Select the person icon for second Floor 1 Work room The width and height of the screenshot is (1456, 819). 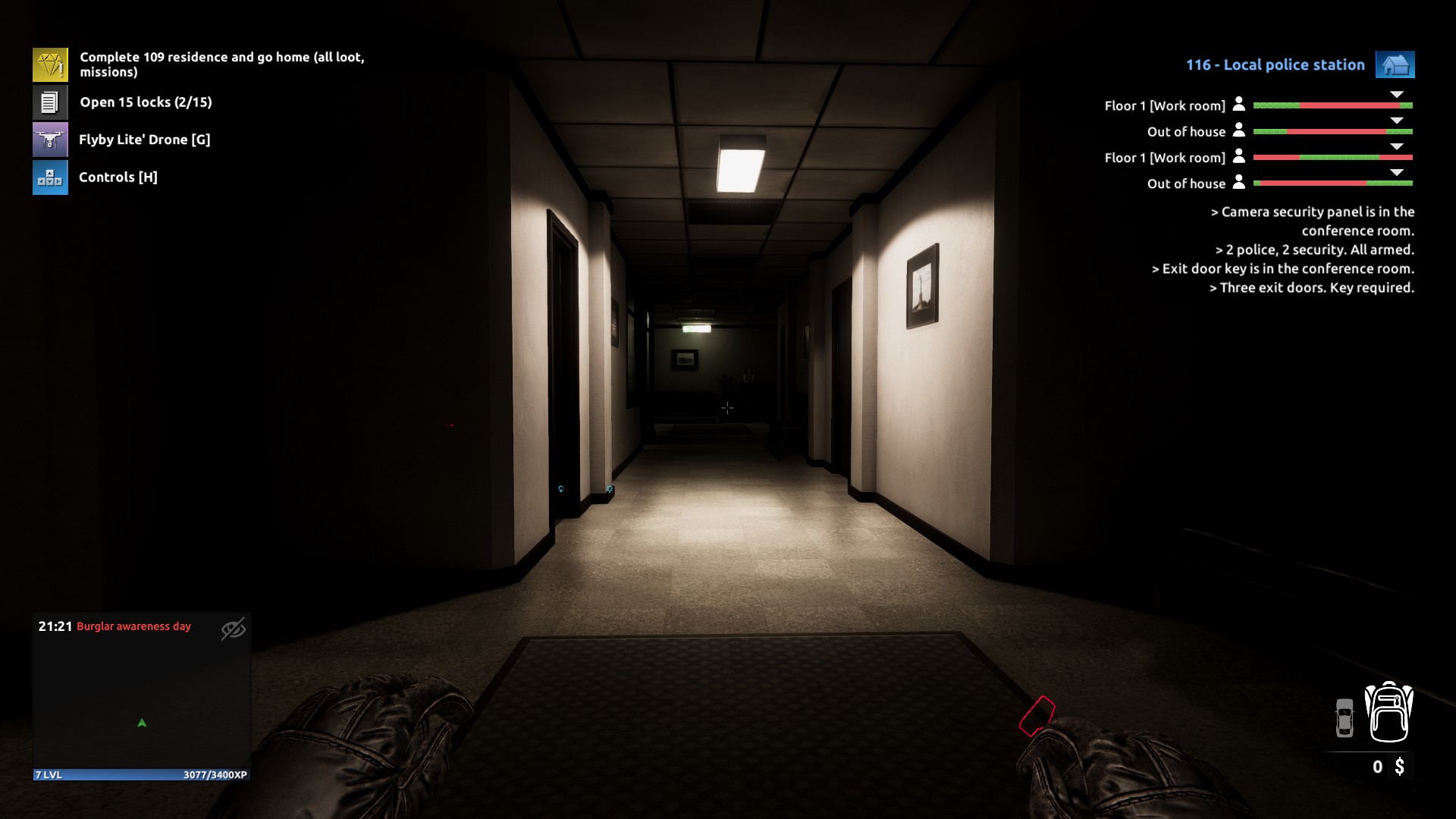pyautogui.click(x=1239, y=158)
